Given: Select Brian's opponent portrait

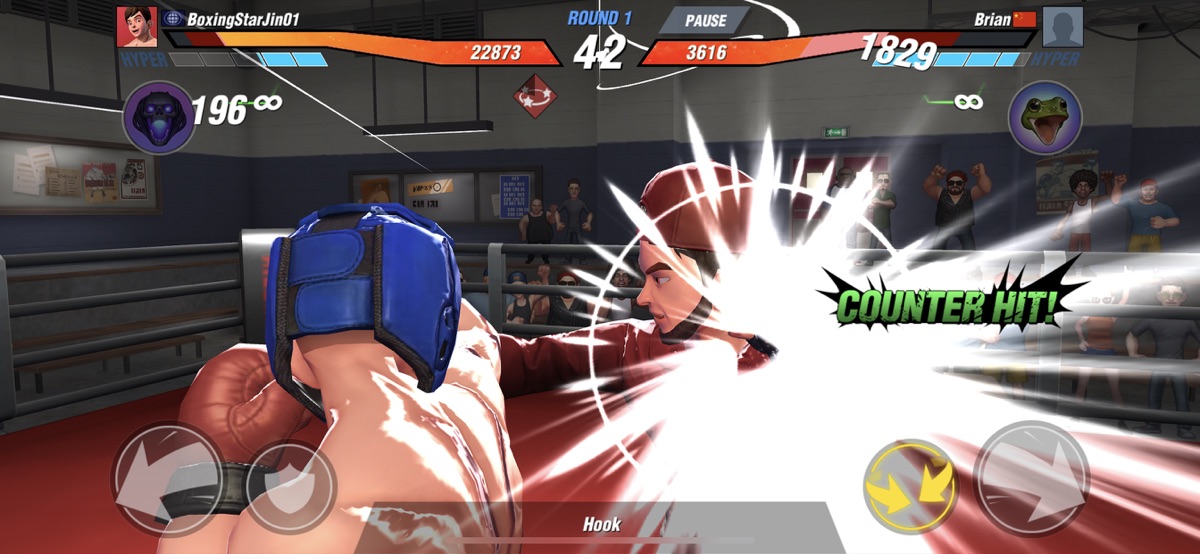Looking at the screenshot, I should [1063, 27].
